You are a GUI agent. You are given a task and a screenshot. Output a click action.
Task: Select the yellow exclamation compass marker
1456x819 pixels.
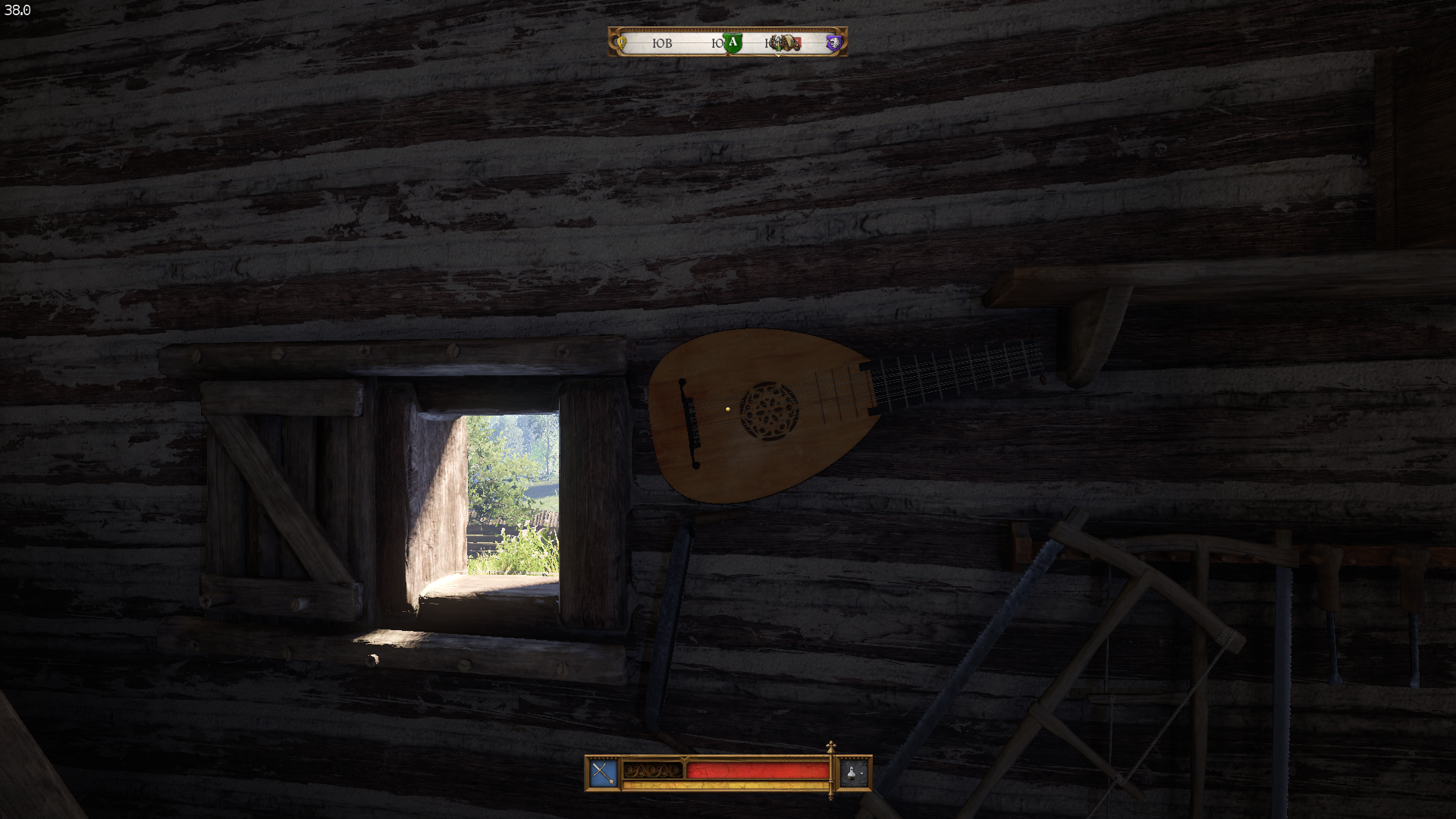tap(622, 42)
